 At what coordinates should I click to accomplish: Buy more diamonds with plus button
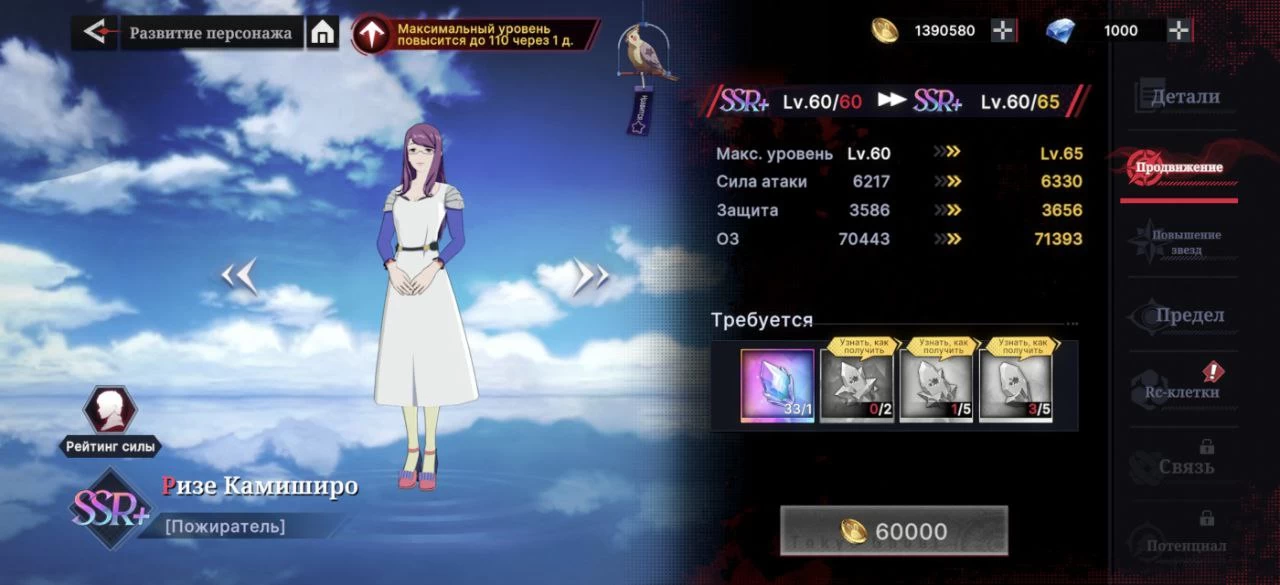click(x=1179, y=30)
